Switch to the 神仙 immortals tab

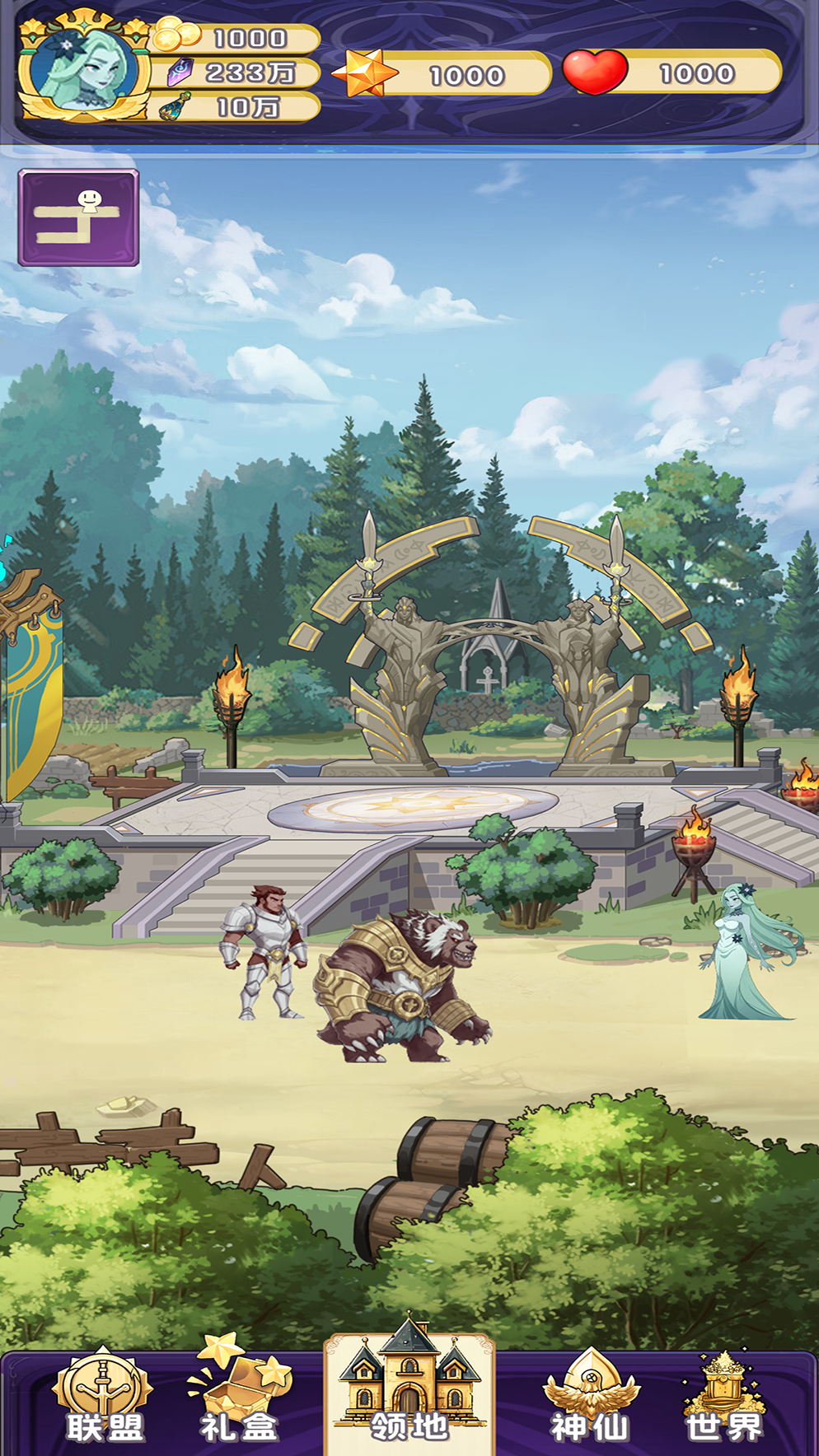589,1398
